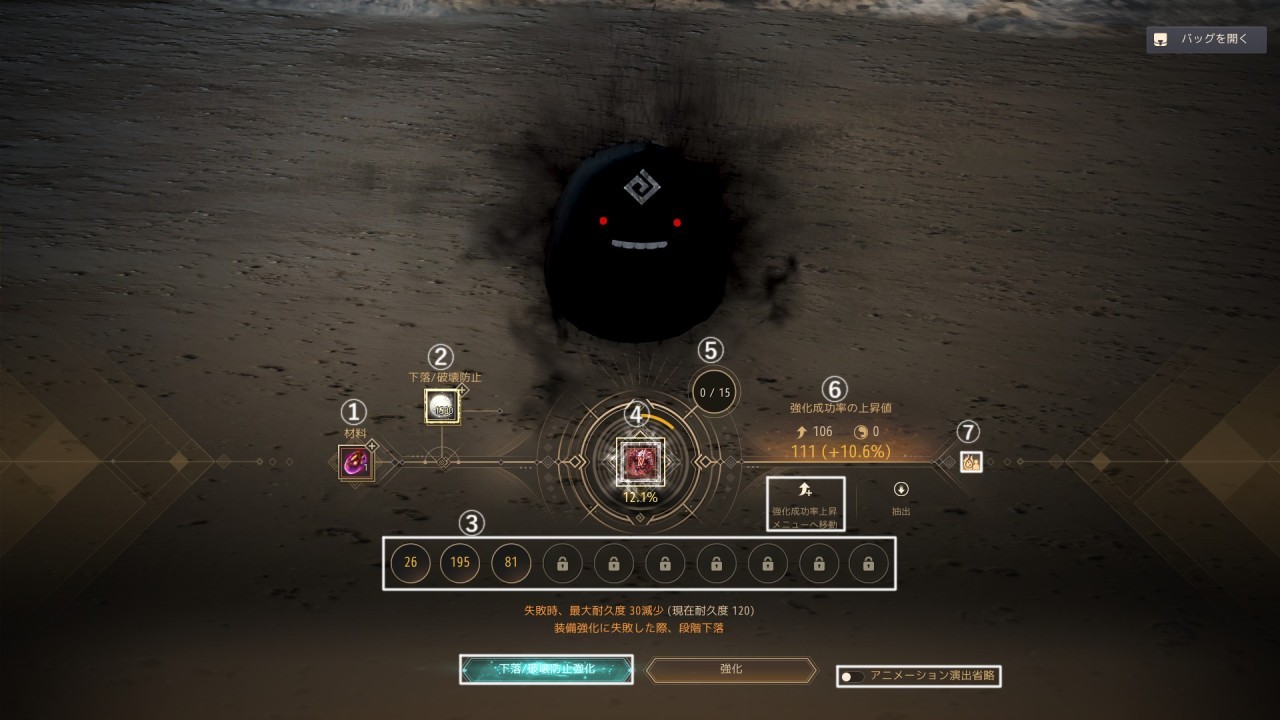Open the 強化成功率上昇 menu
Viewport: 1280px width, 720px height.
805,503
